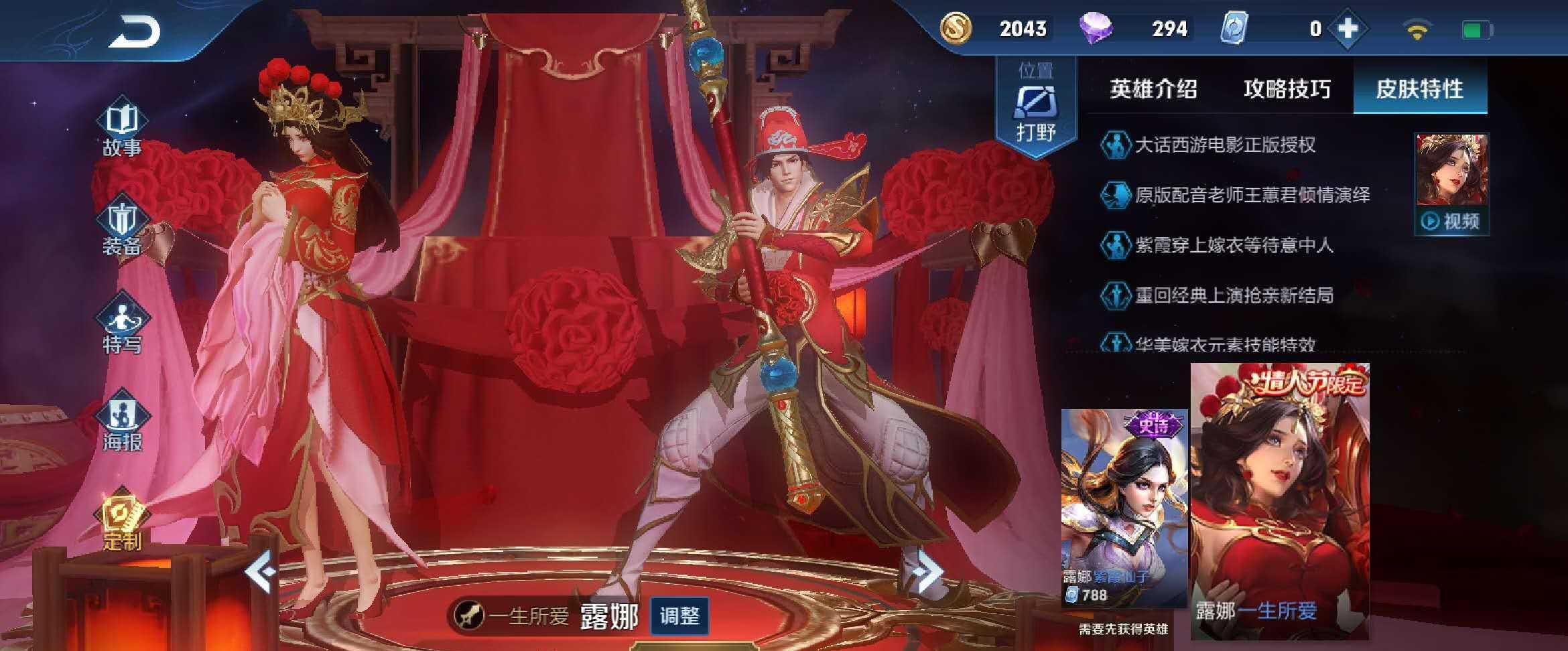The width and height of the screenshot is (1568, 651).
Task: Open the 故事 (story) panel
Action: (x=125, y=127)
